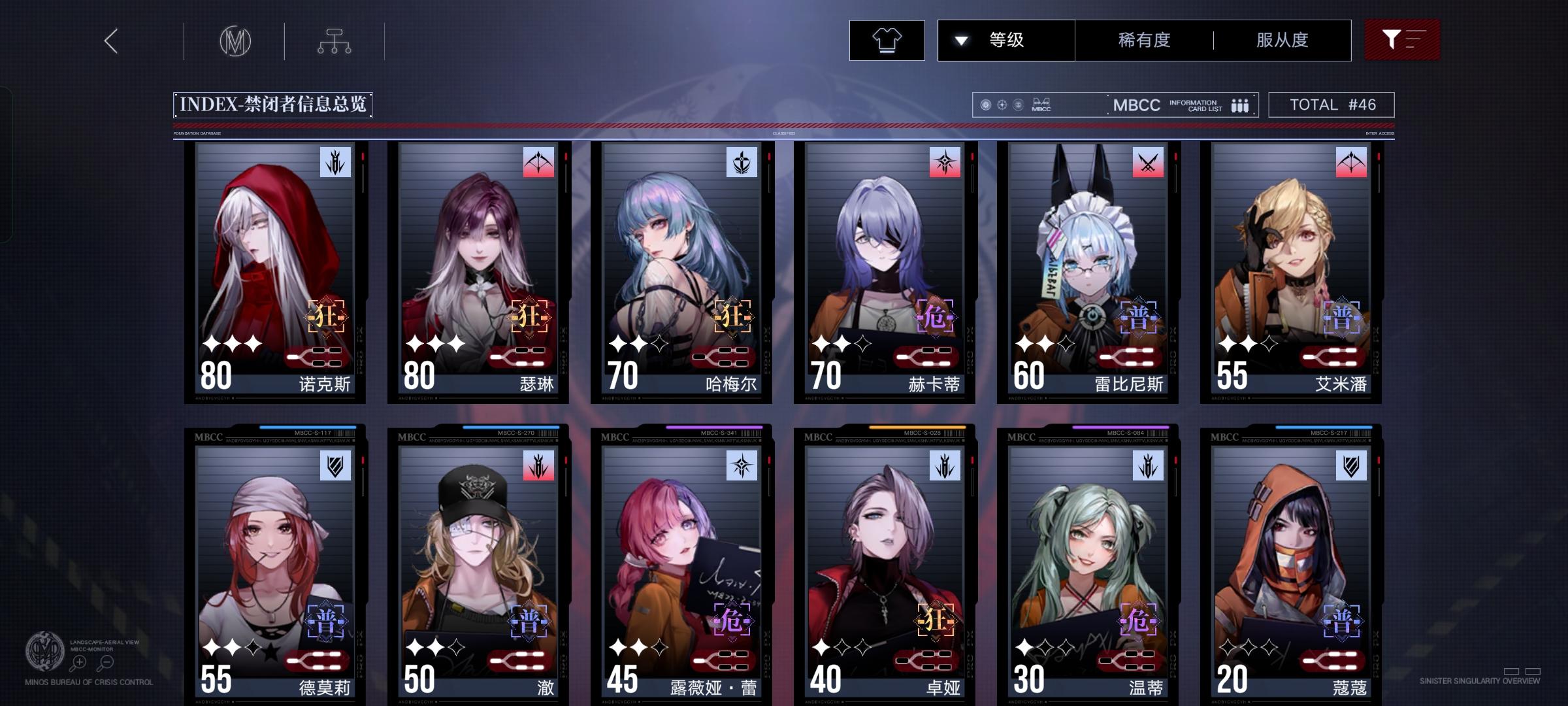Click the org-chart hierarchy icon in the top bar

click(x=336, y=41)
